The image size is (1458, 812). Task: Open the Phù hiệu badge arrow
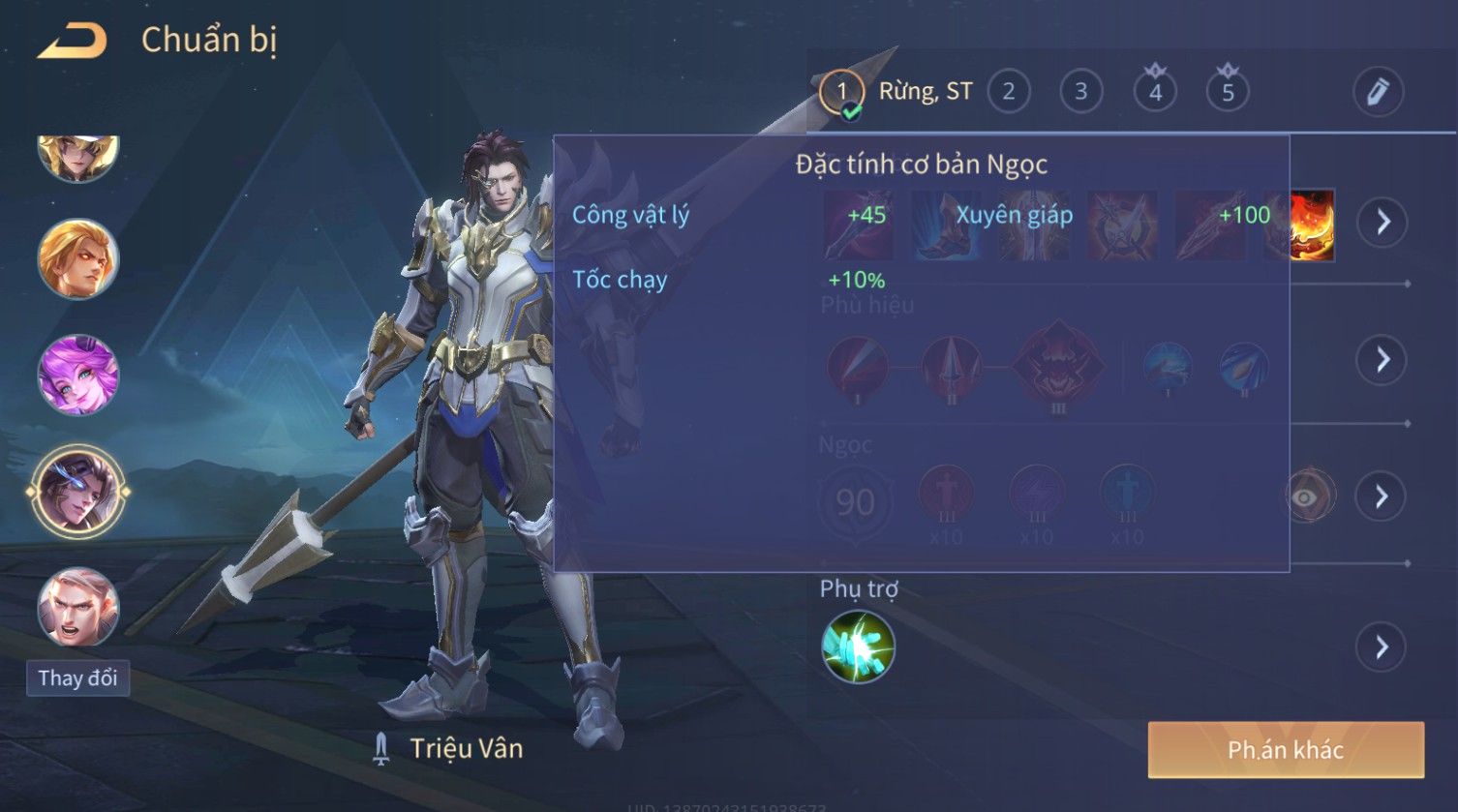1382,360
